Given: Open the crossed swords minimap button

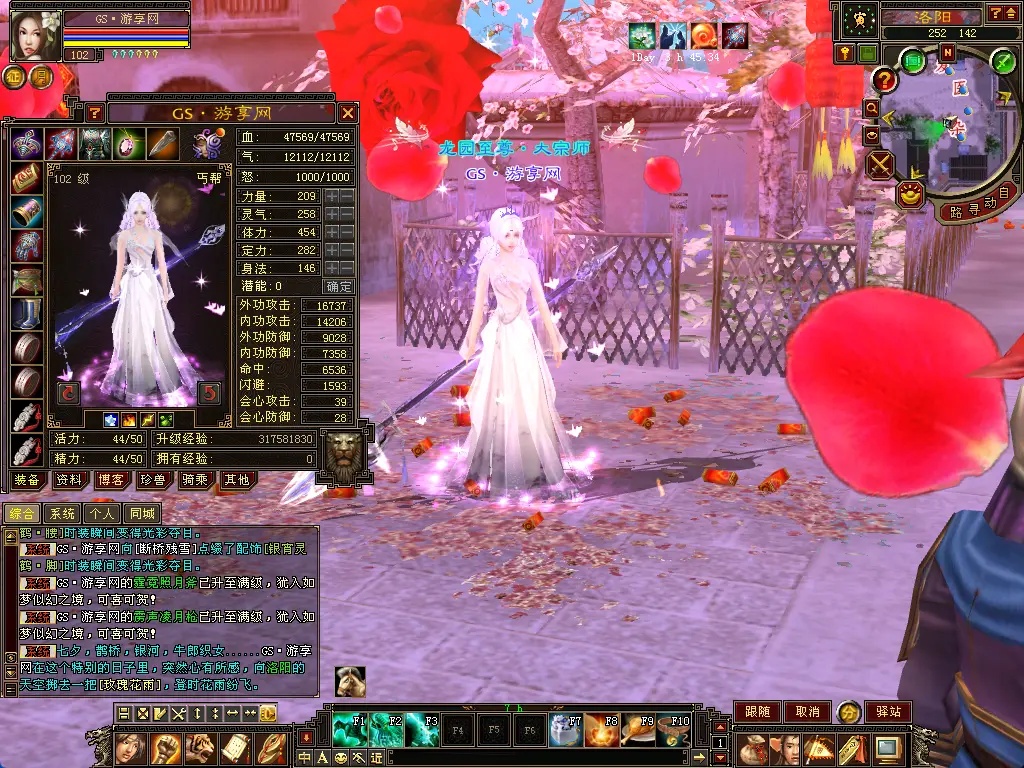Looking at the screenshot, I should pos(880,164).
